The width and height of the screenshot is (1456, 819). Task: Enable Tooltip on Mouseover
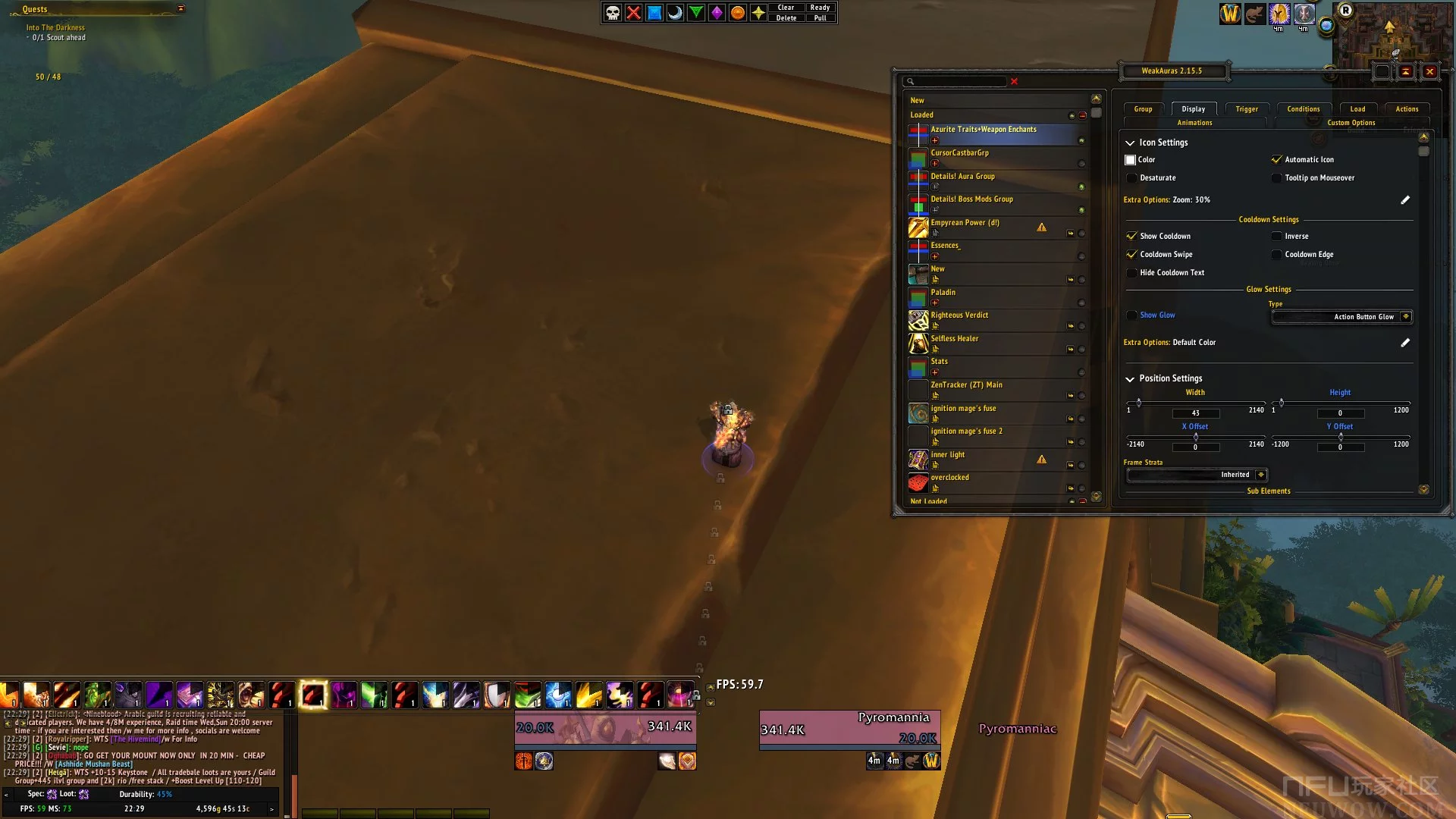coord(1276,178)
